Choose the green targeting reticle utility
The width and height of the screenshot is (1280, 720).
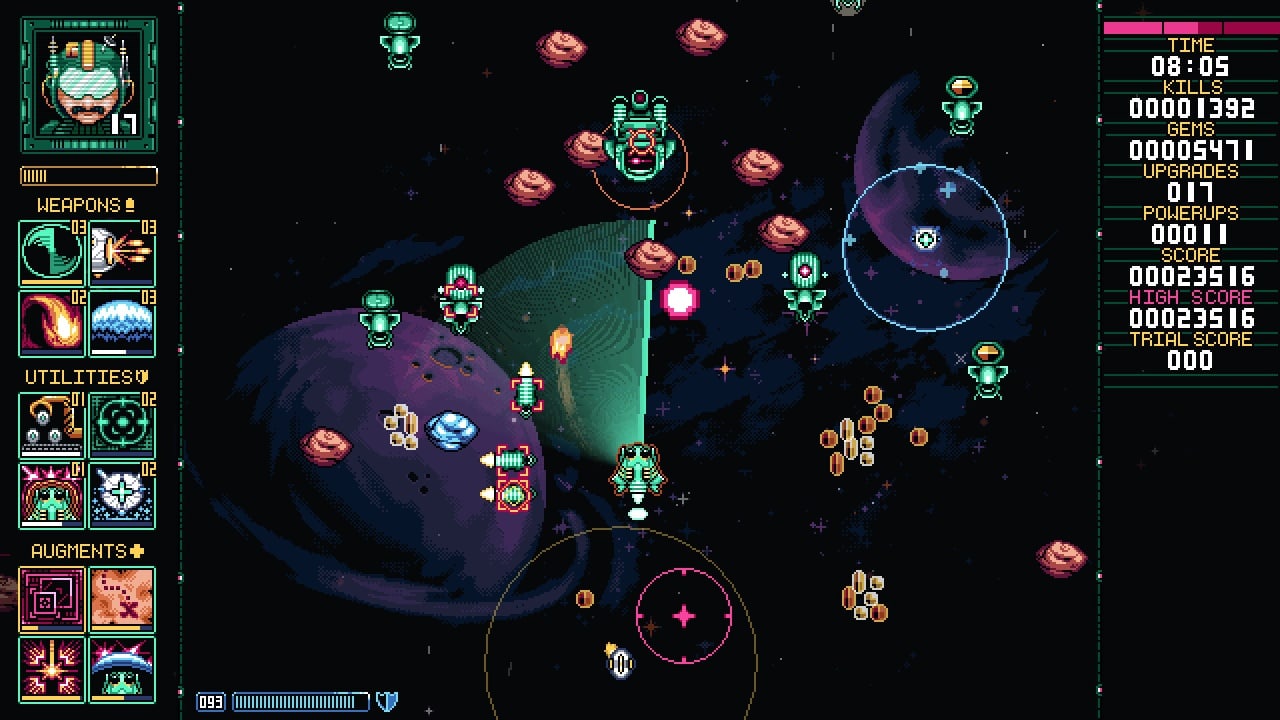(x=122, y=425)
